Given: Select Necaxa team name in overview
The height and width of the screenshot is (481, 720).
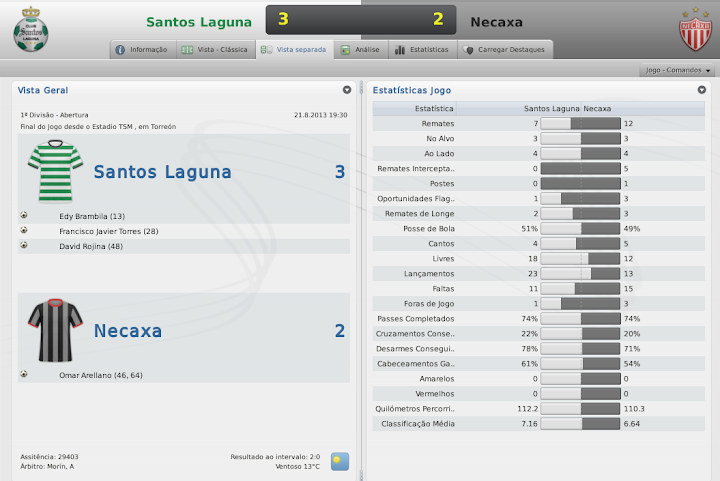Looking at the screenshot, I should (127, 331).
